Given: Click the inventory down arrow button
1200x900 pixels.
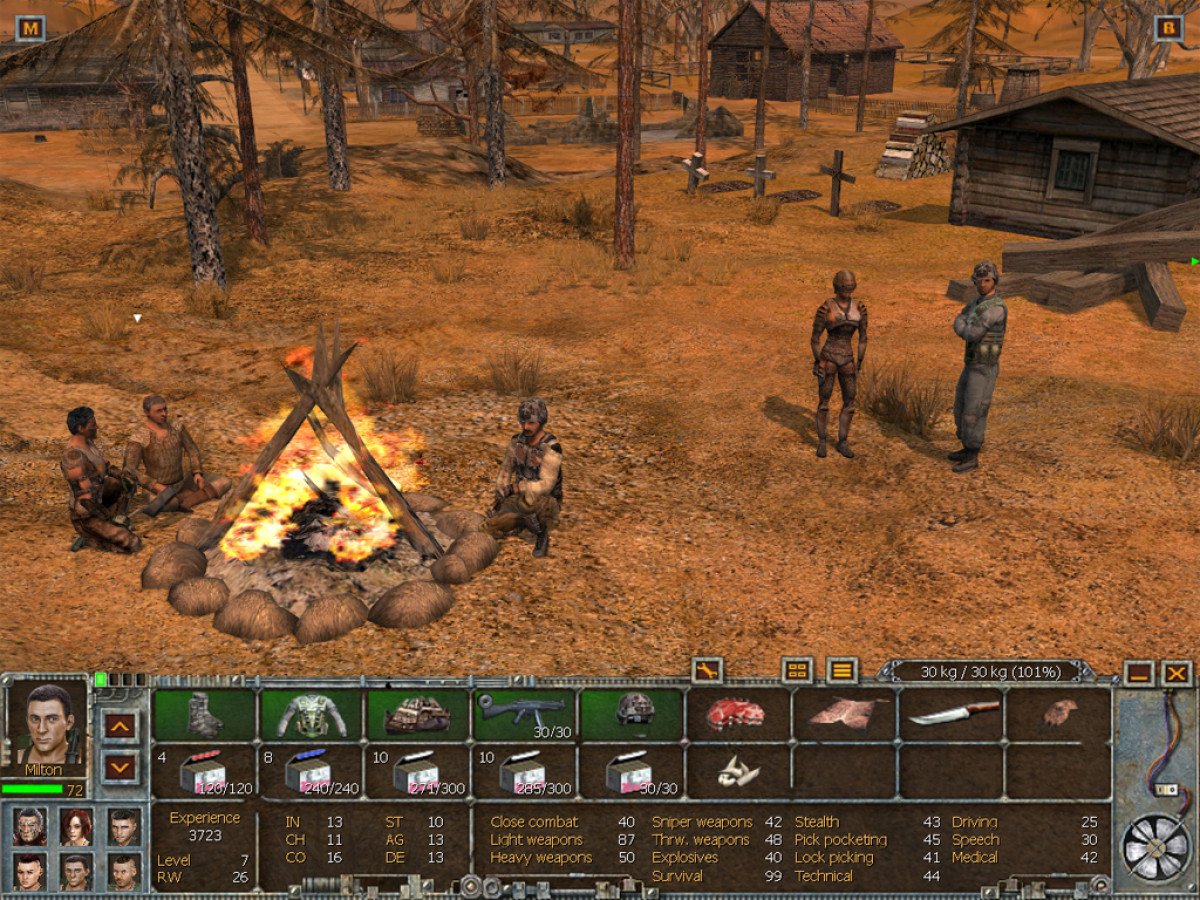Looking at the screenshot, I should click(120, 768).
